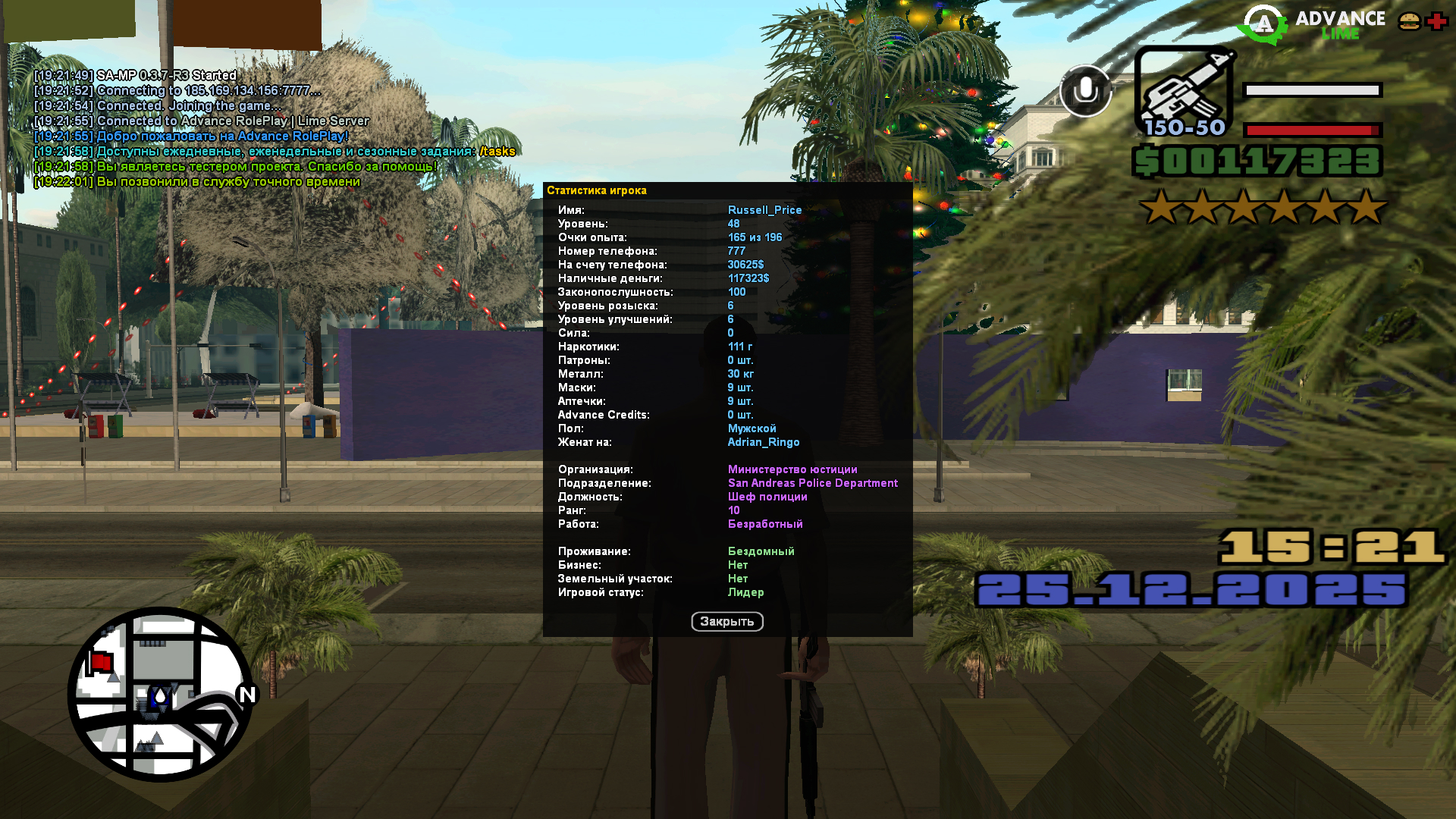The height and width of the screenshot is (819, 1456).
Task: Click the burger hunger icon
Action: click(x=1409, y=21)
